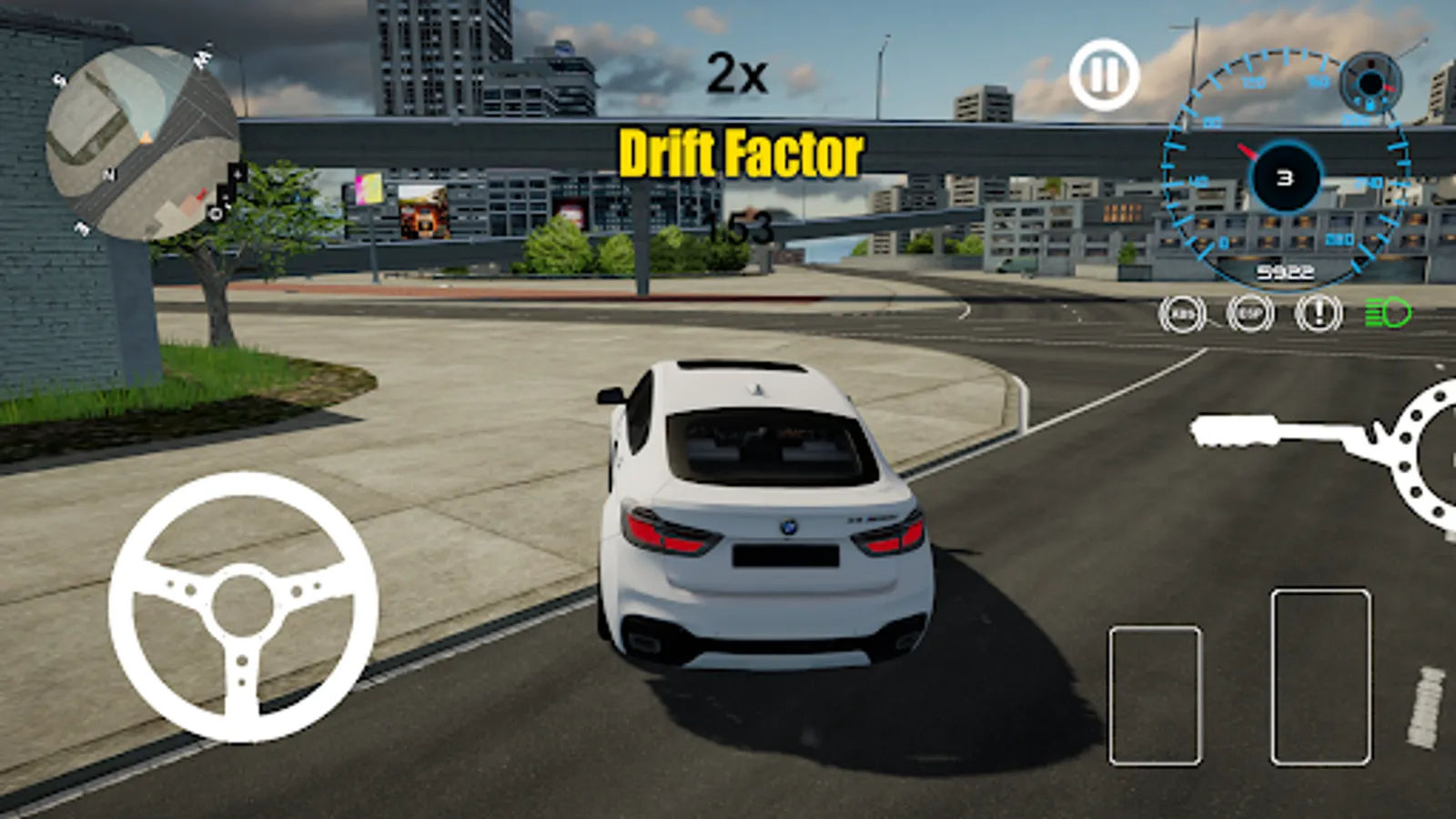Tap the shorter brake pedal

[x=1155, y=695]
